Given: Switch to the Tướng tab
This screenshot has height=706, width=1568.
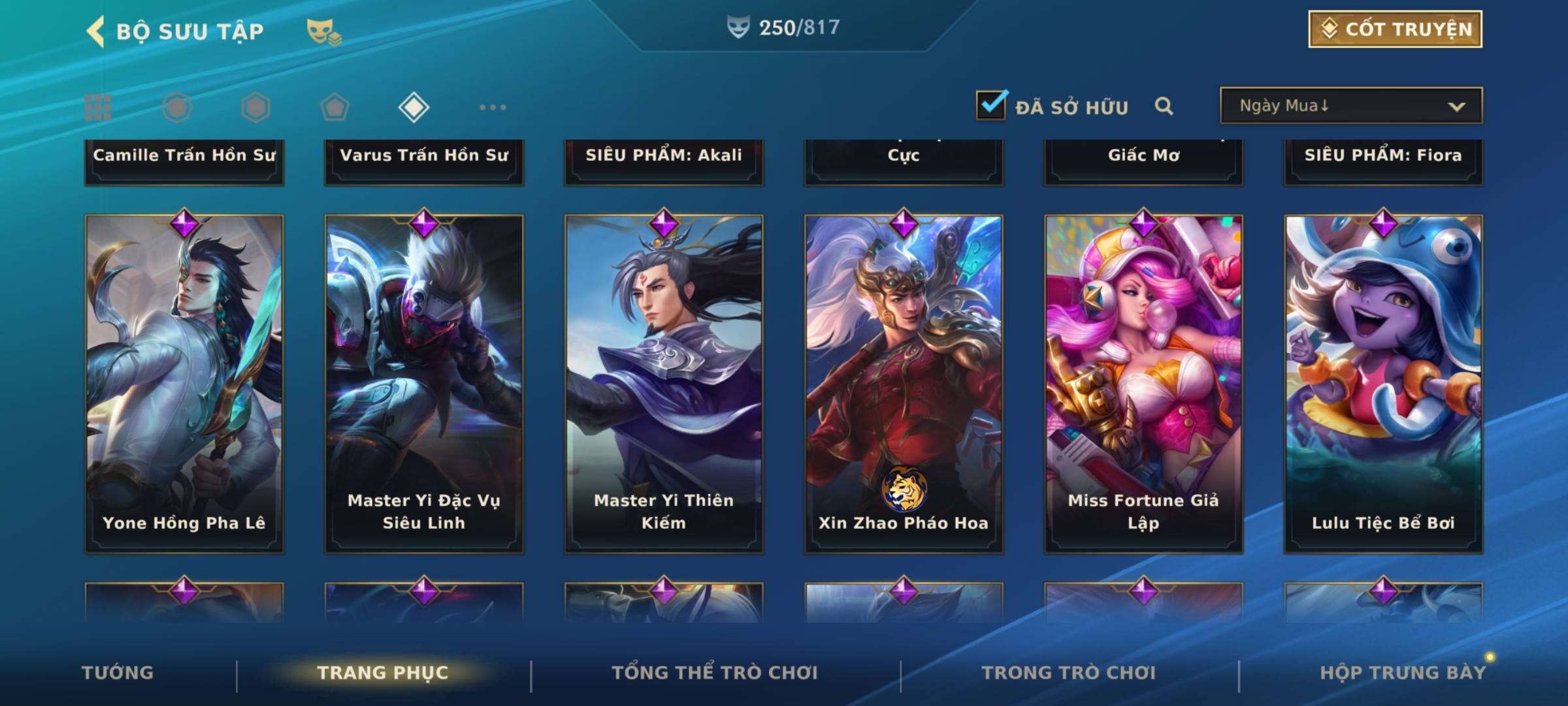Looking at the screenshot, I should 118,673.
